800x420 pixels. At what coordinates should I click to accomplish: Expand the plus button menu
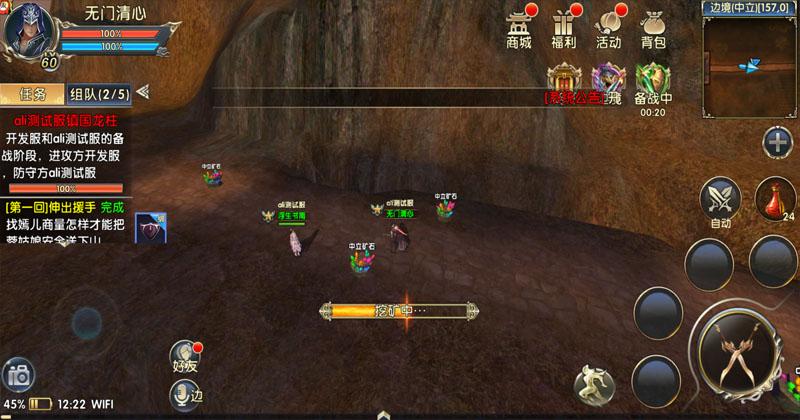(776, 143)
